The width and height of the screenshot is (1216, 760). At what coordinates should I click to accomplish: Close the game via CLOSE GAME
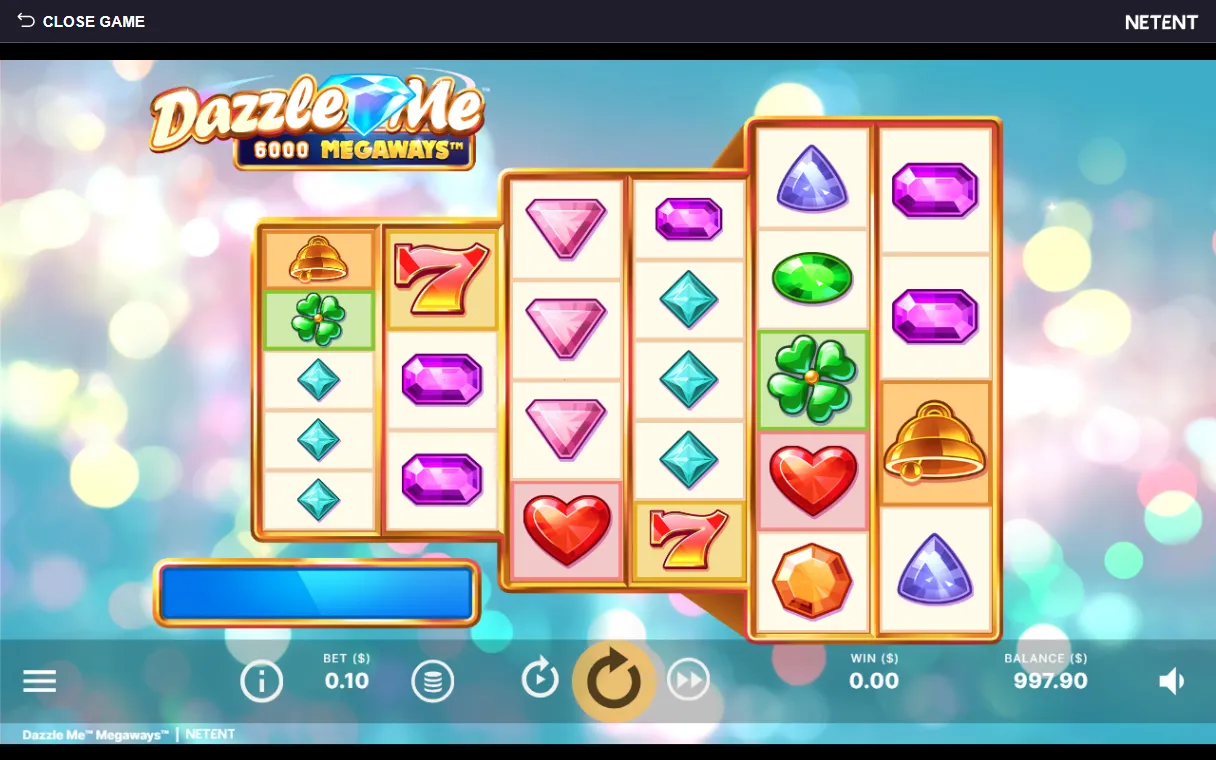pos(81,21)
